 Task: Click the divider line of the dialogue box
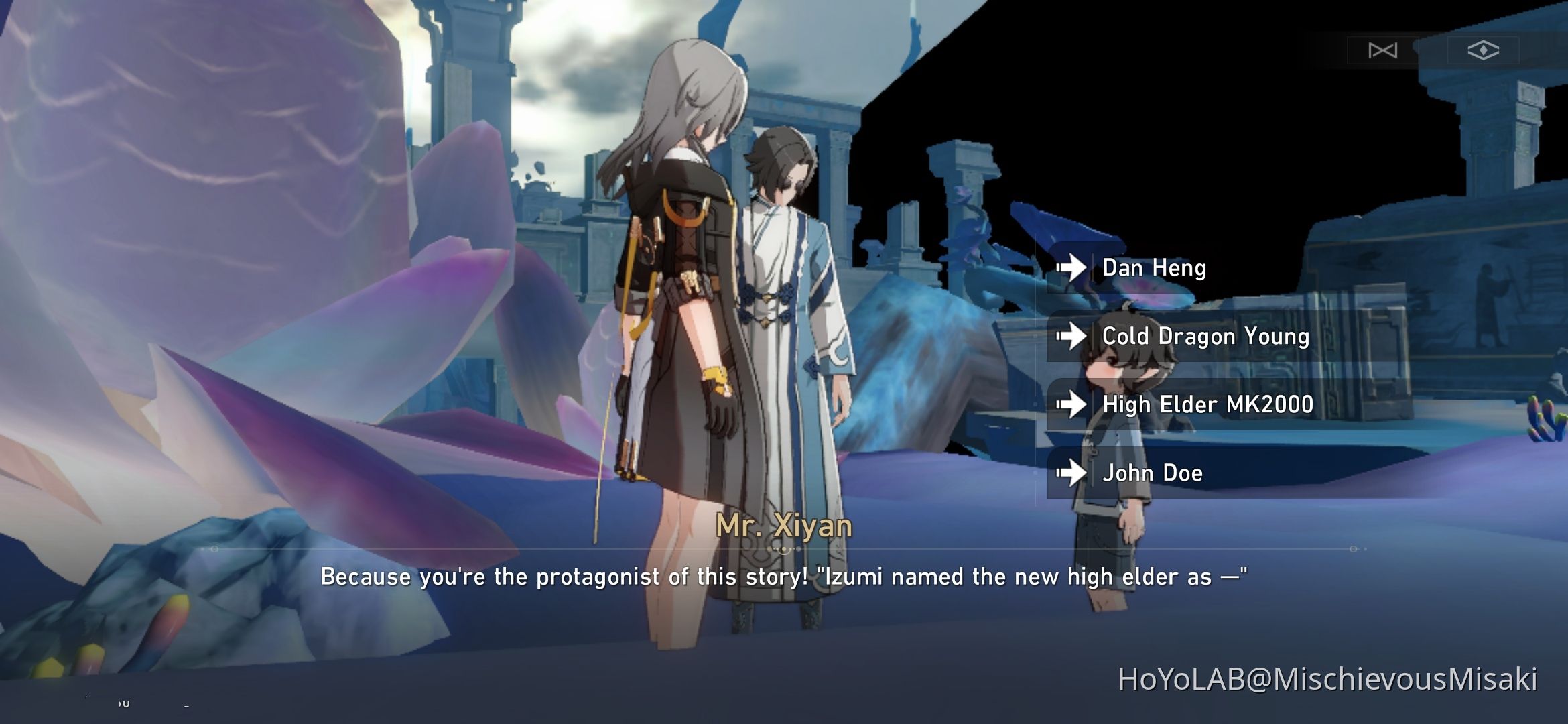pyautogui.click(x=469, y=550)
